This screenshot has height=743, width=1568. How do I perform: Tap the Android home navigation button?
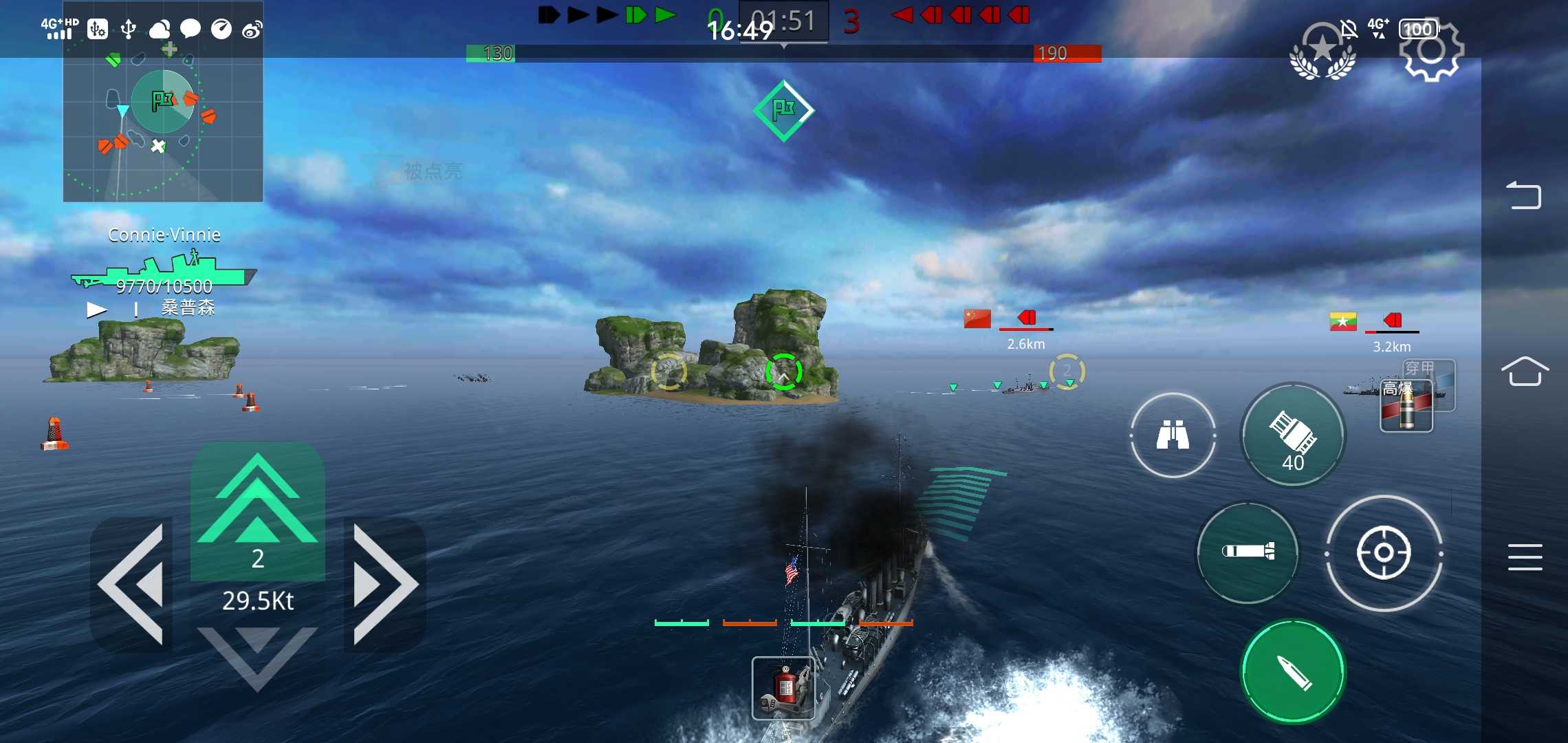coord(1524,372)
